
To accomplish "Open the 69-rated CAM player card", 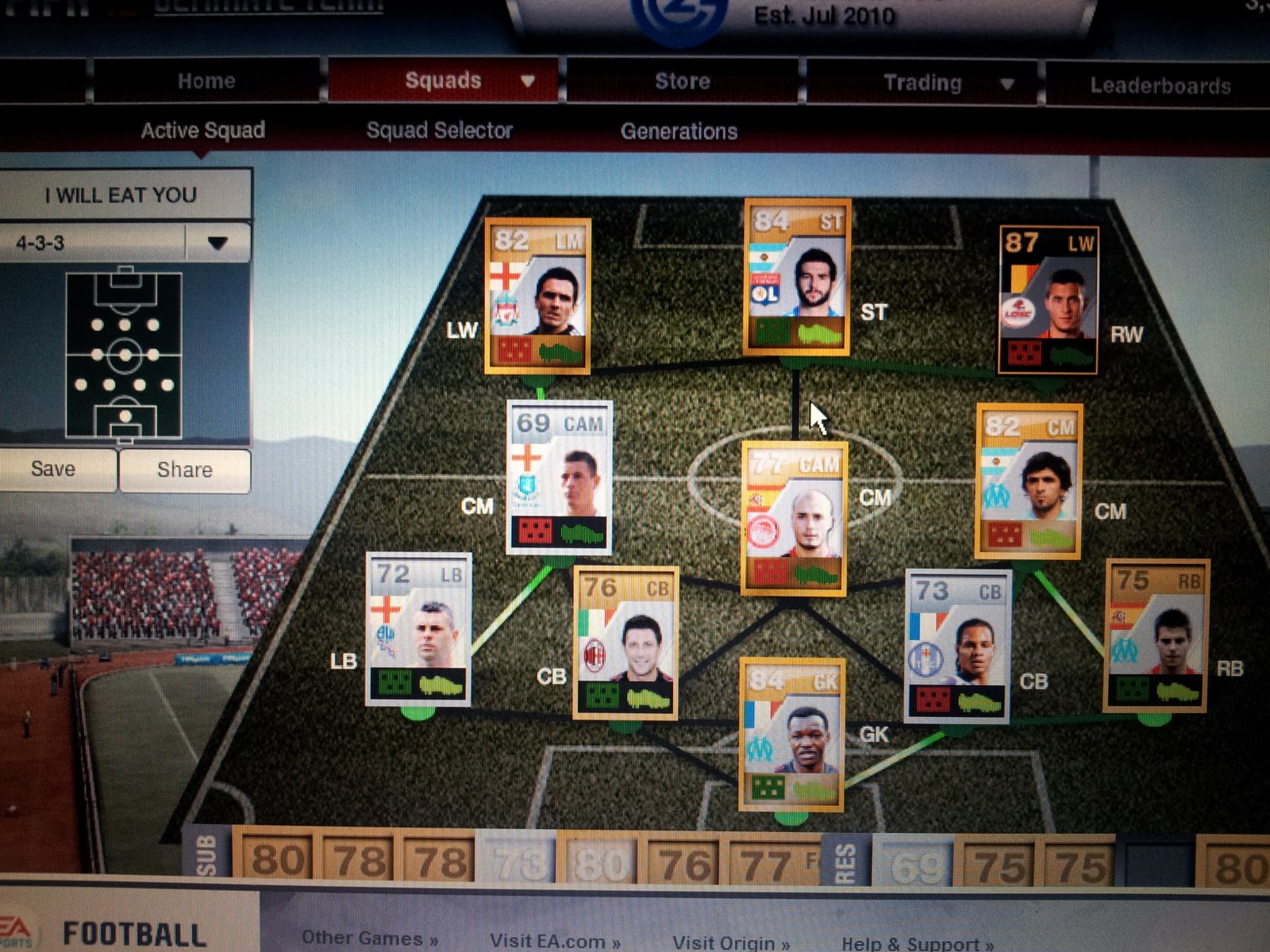I will pos(558,476).
